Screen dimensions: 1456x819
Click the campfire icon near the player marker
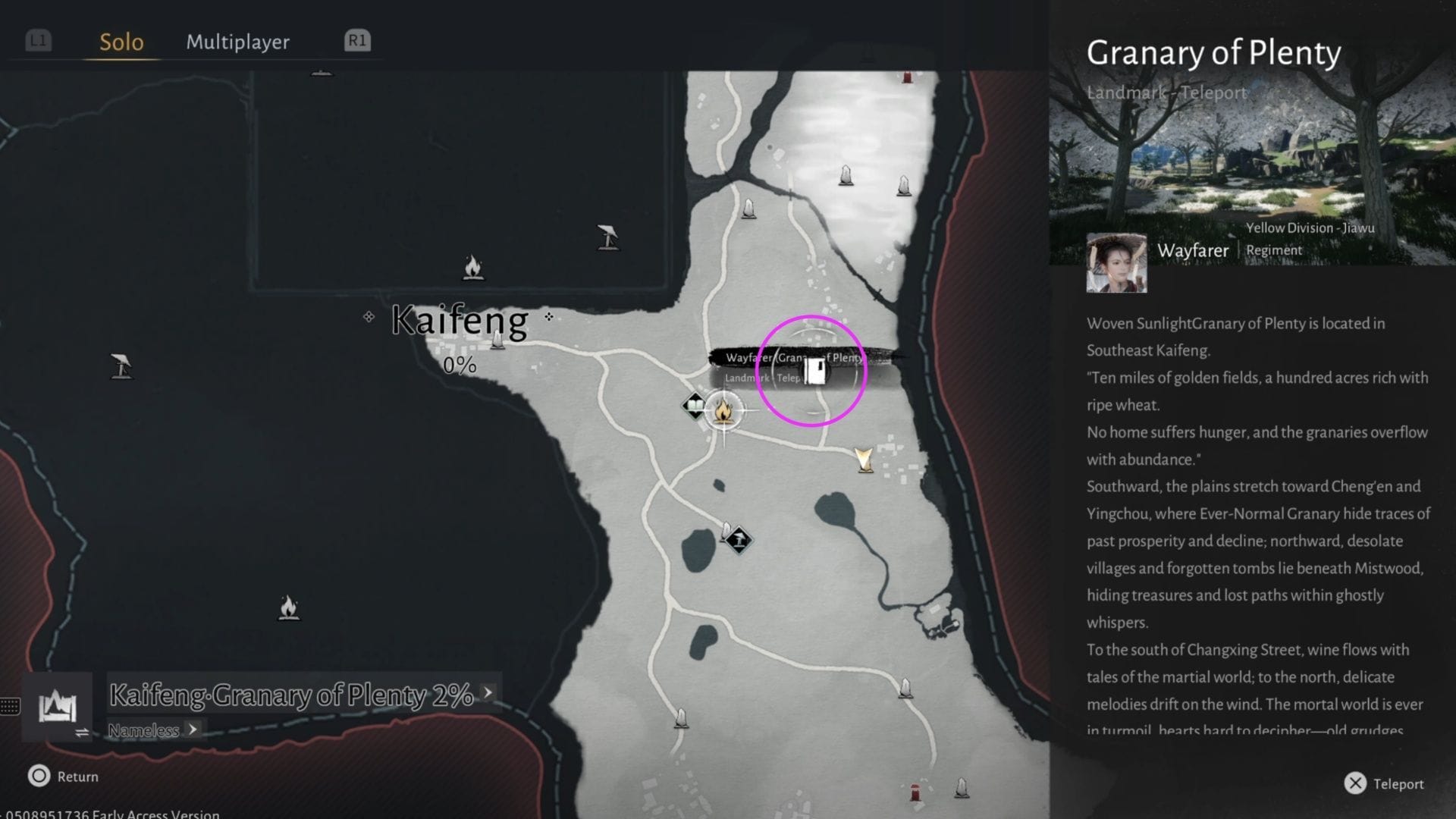tap(723, 412)
